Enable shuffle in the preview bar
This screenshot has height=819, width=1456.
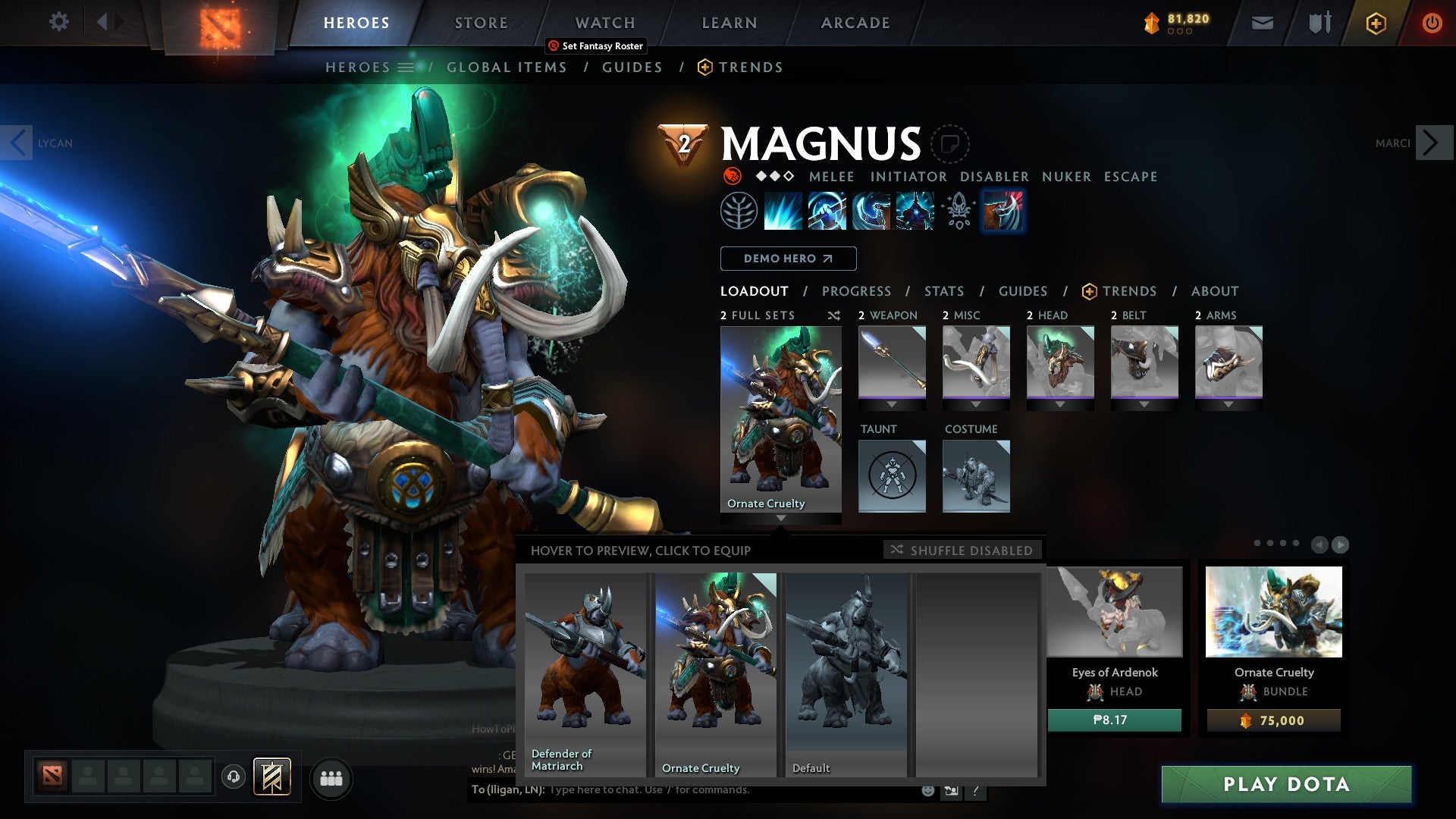962,551
